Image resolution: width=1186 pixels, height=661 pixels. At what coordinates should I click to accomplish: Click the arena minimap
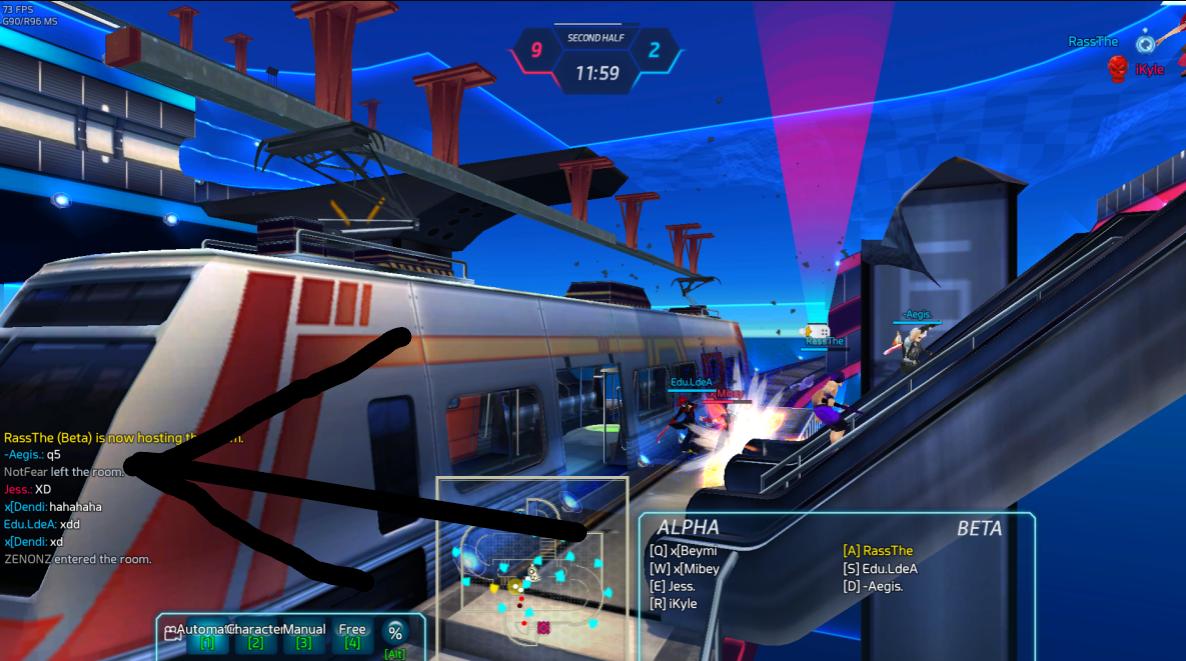pyautogui.click(x=531, y=560)
